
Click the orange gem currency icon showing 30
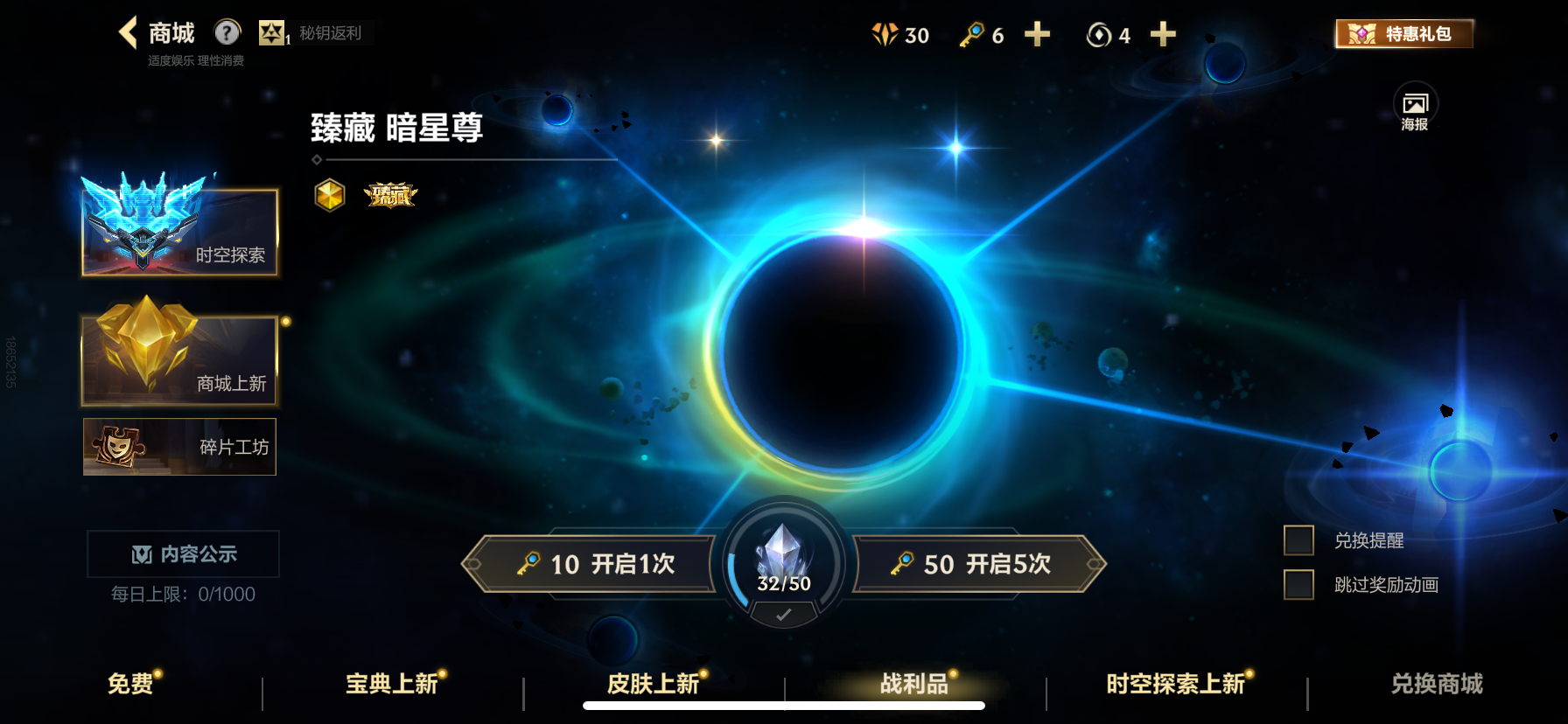886,35
